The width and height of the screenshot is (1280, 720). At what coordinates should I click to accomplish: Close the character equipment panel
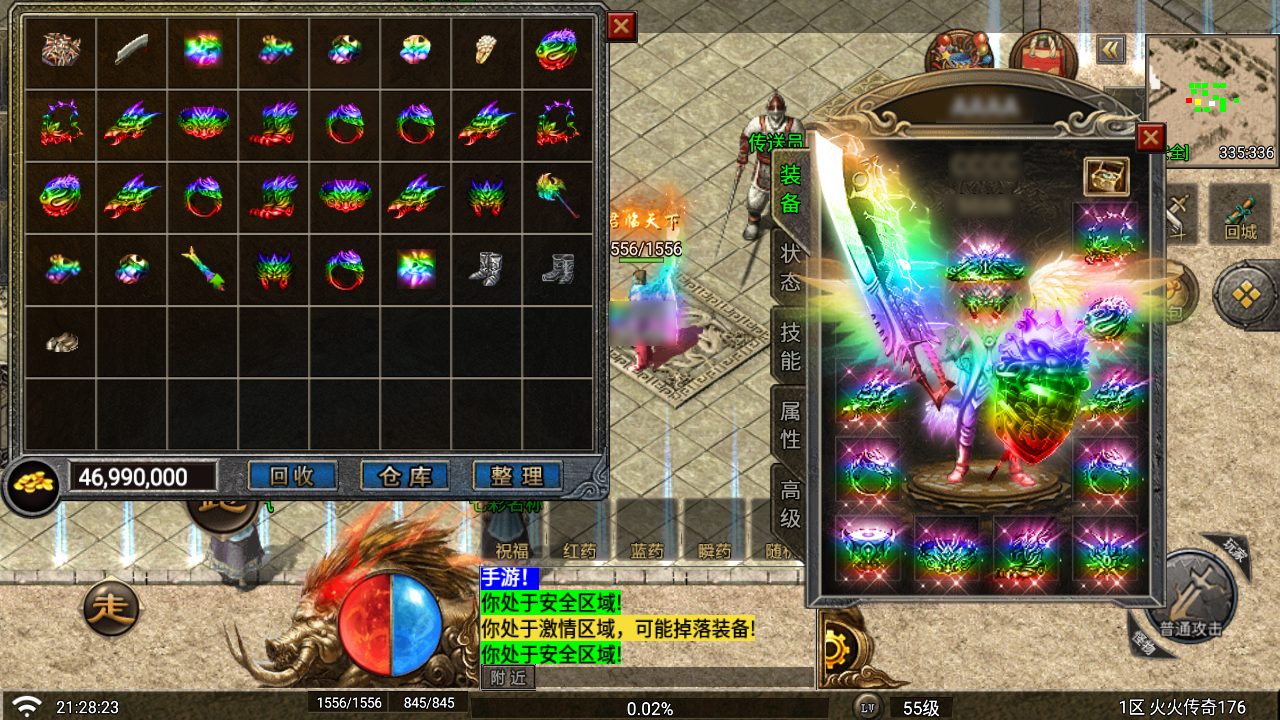pos(1151,137)
